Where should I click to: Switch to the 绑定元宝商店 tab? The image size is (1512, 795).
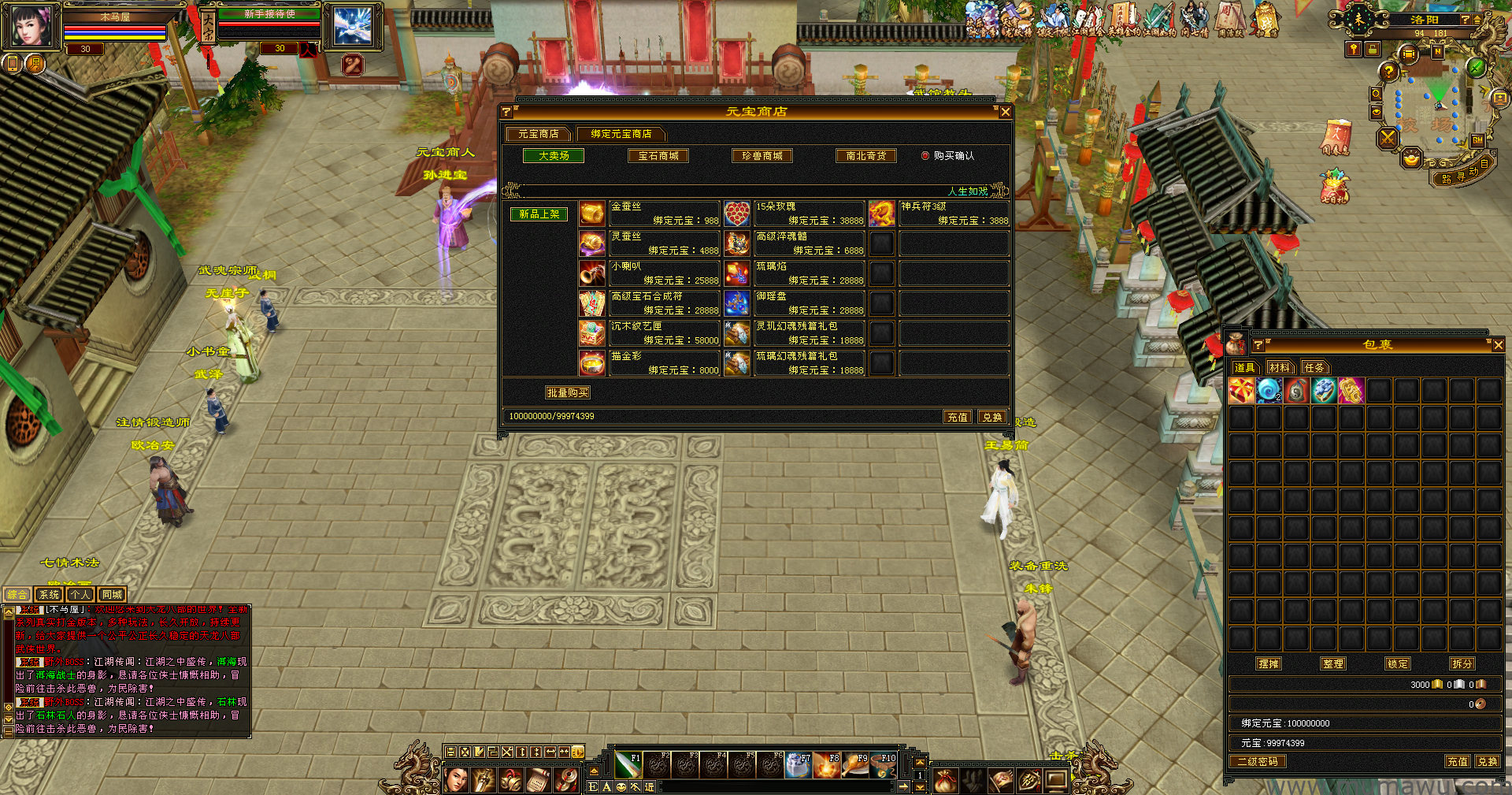[621, 134]
